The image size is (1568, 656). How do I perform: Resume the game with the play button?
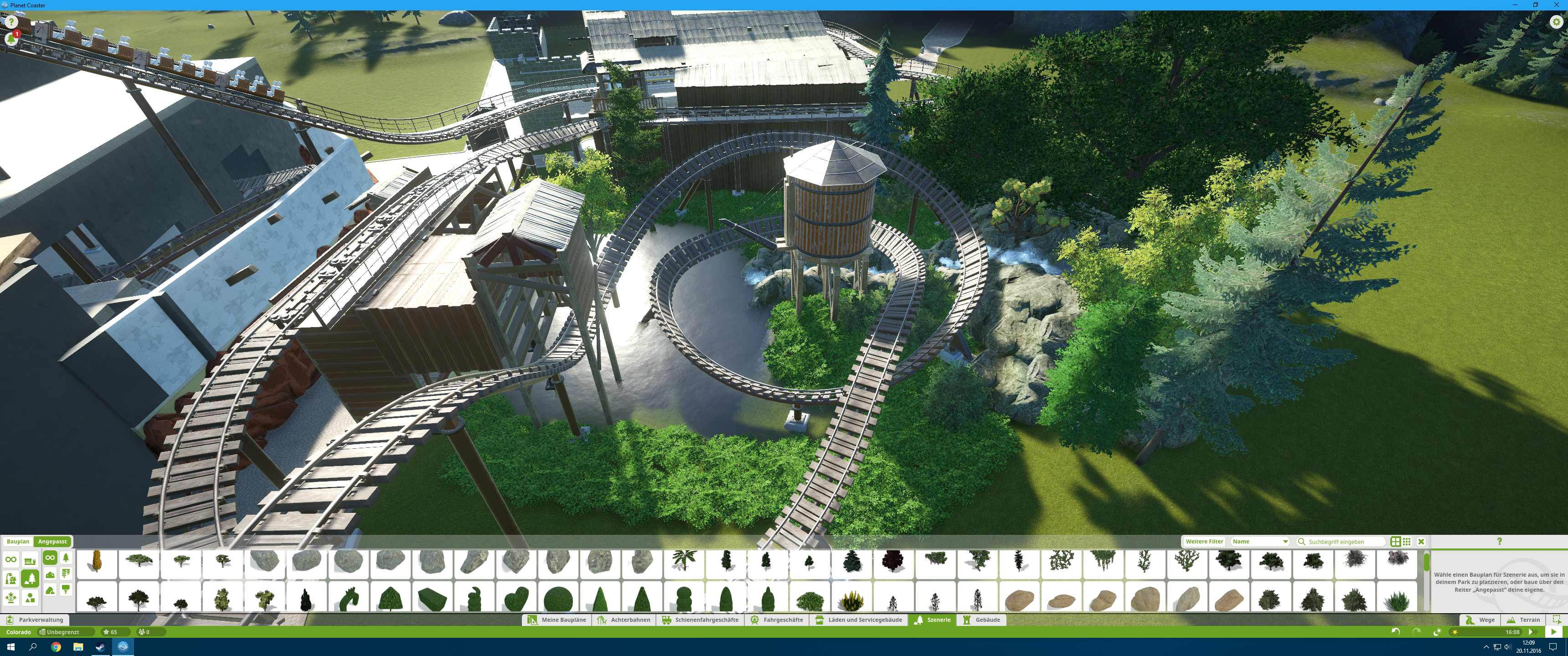1553,632
